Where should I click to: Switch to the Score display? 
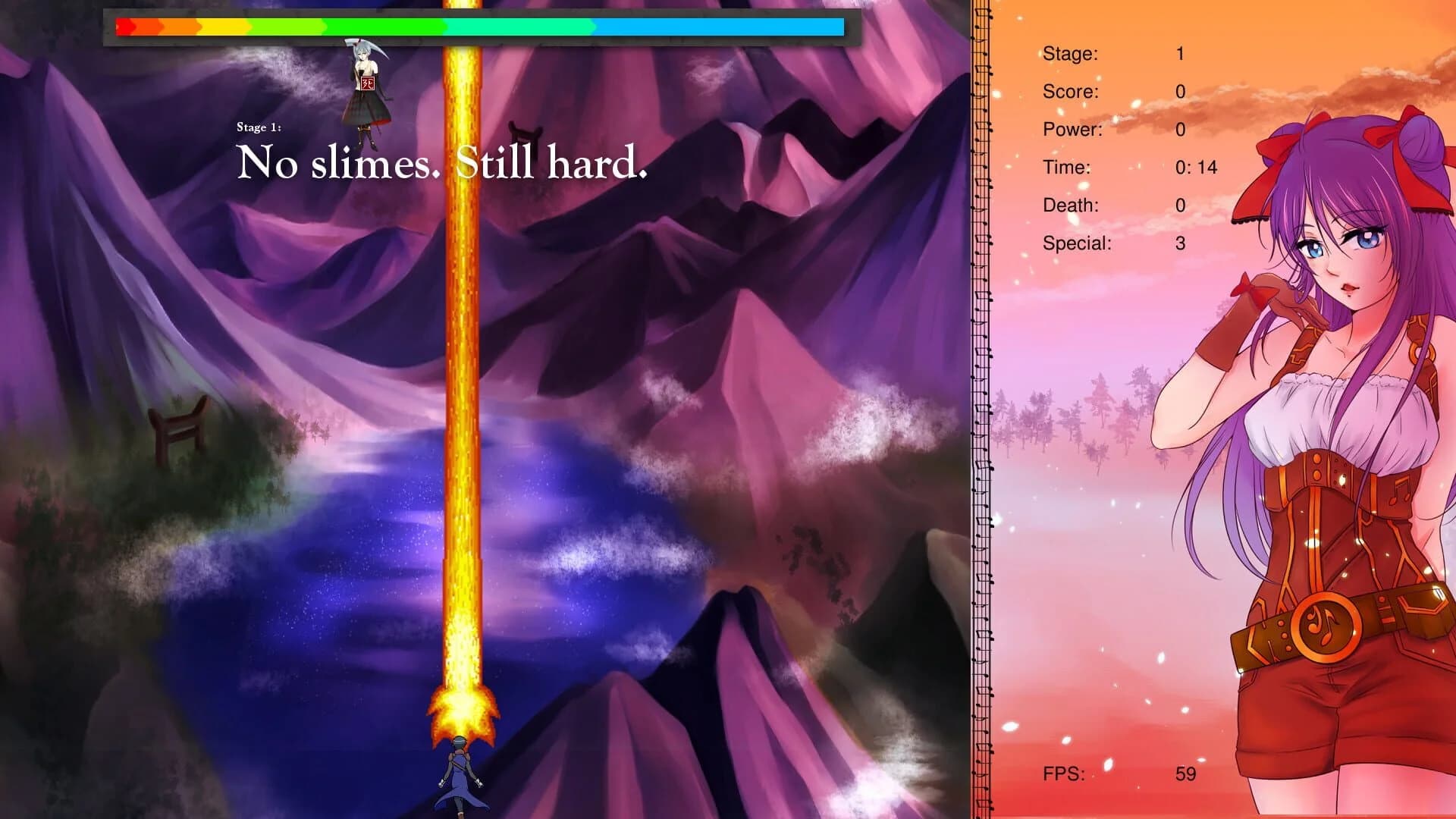pos(1072,91)
